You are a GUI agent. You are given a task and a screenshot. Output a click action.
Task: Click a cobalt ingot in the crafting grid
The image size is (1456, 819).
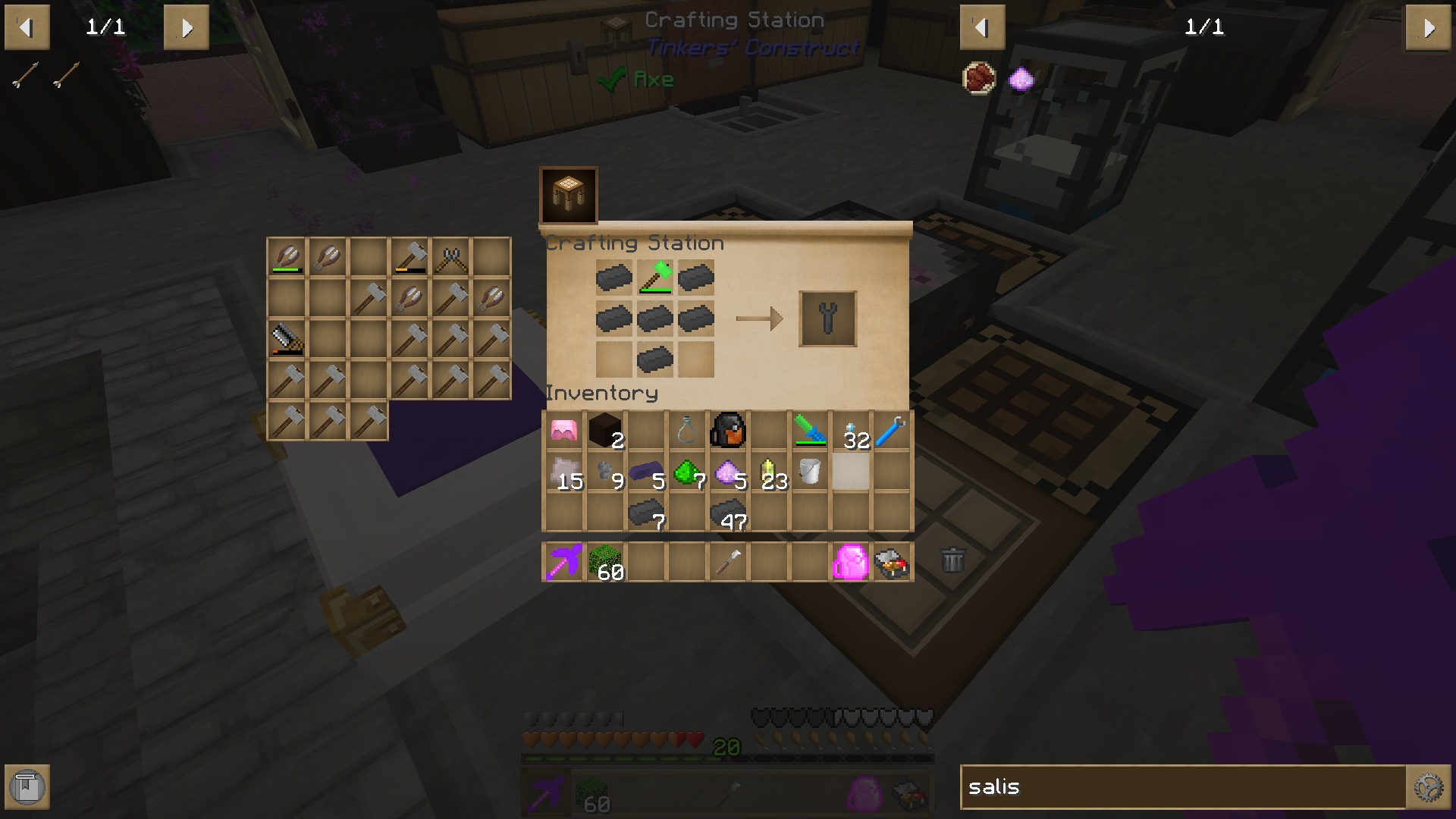coord(613,278)
